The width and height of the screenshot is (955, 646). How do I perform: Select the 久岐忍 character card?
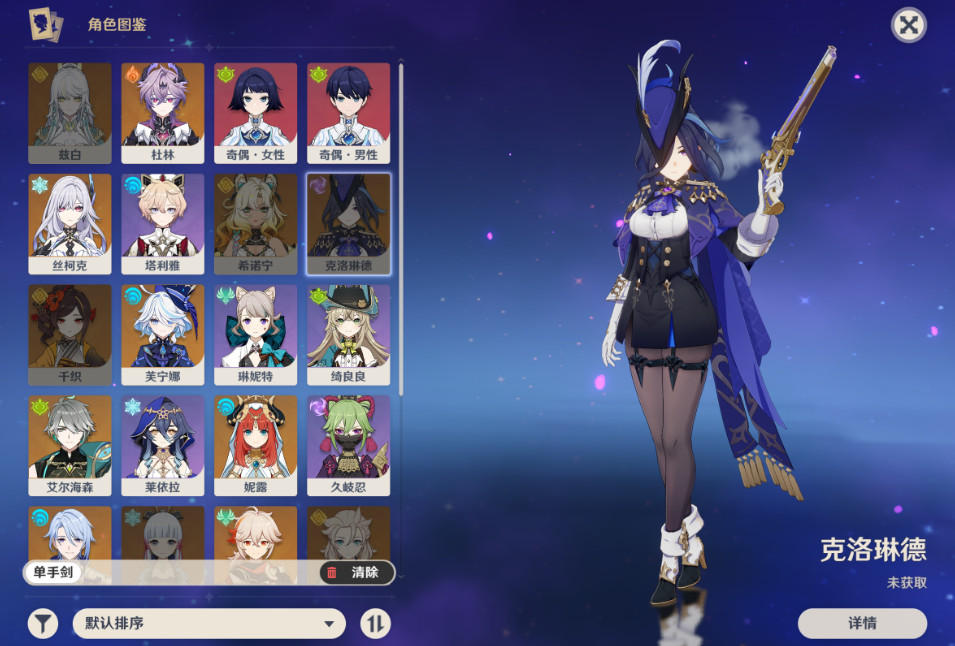pyautogui.click(x=348, y=446)
